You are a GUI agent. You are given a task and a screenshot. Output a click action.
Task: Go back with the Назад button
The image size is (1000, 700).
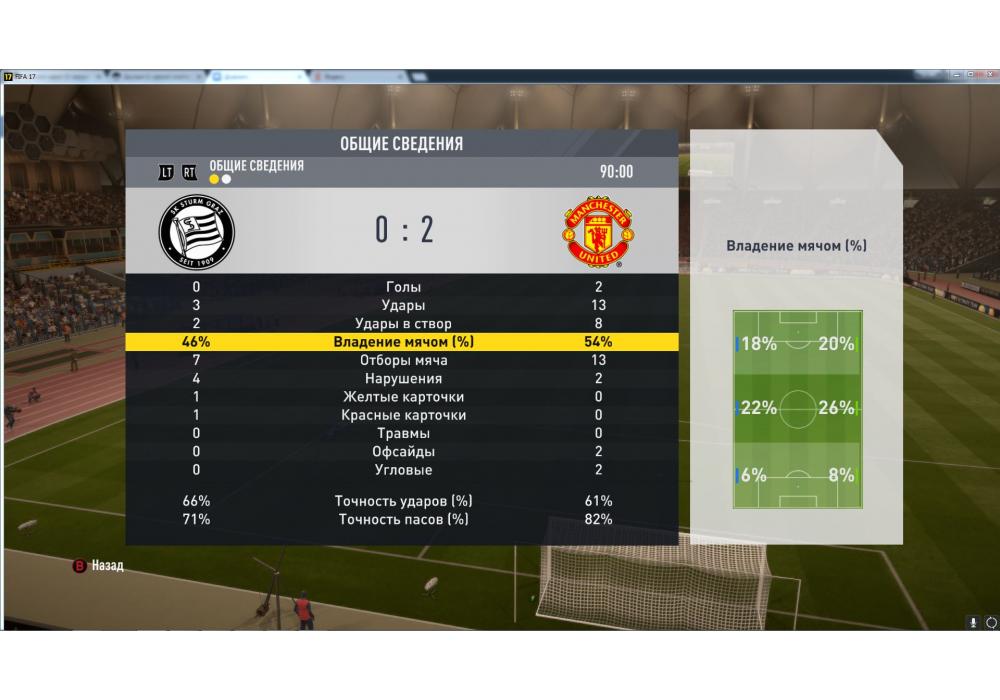pos(98,566)
